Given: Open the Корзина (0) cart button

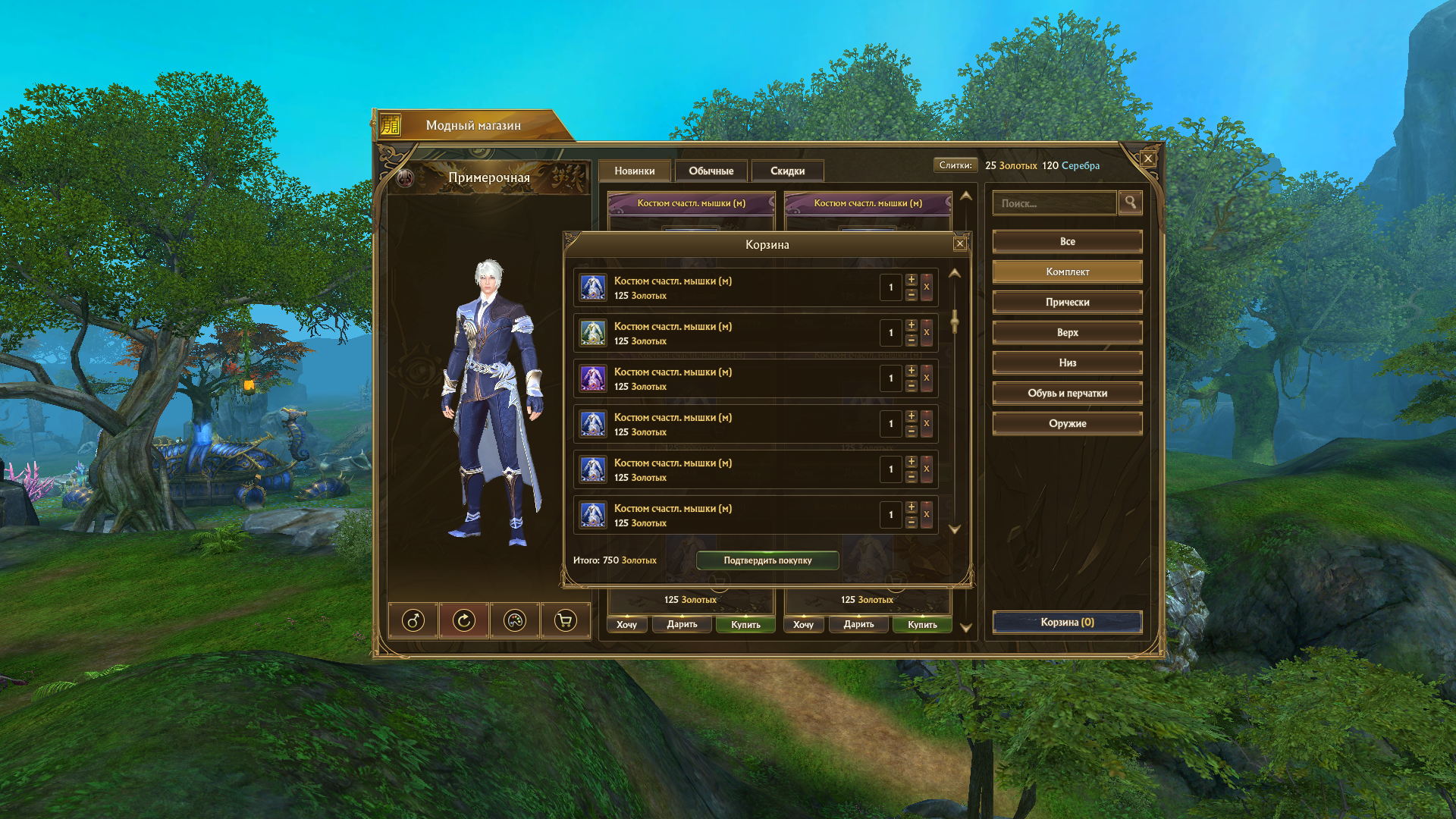Looking at the screenshot, I should [x=1067, y=622].
